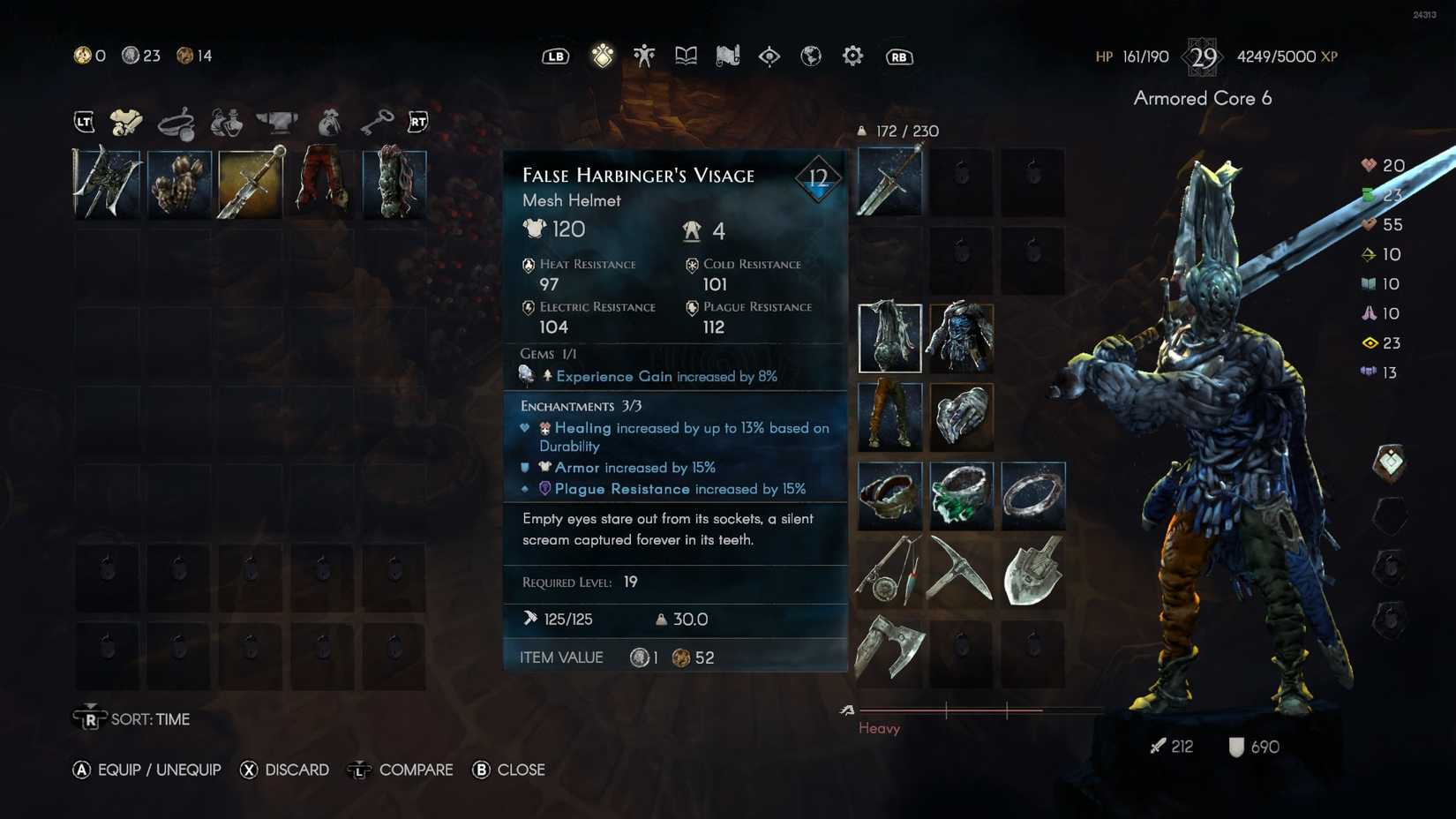Open the world map globe

810,56
